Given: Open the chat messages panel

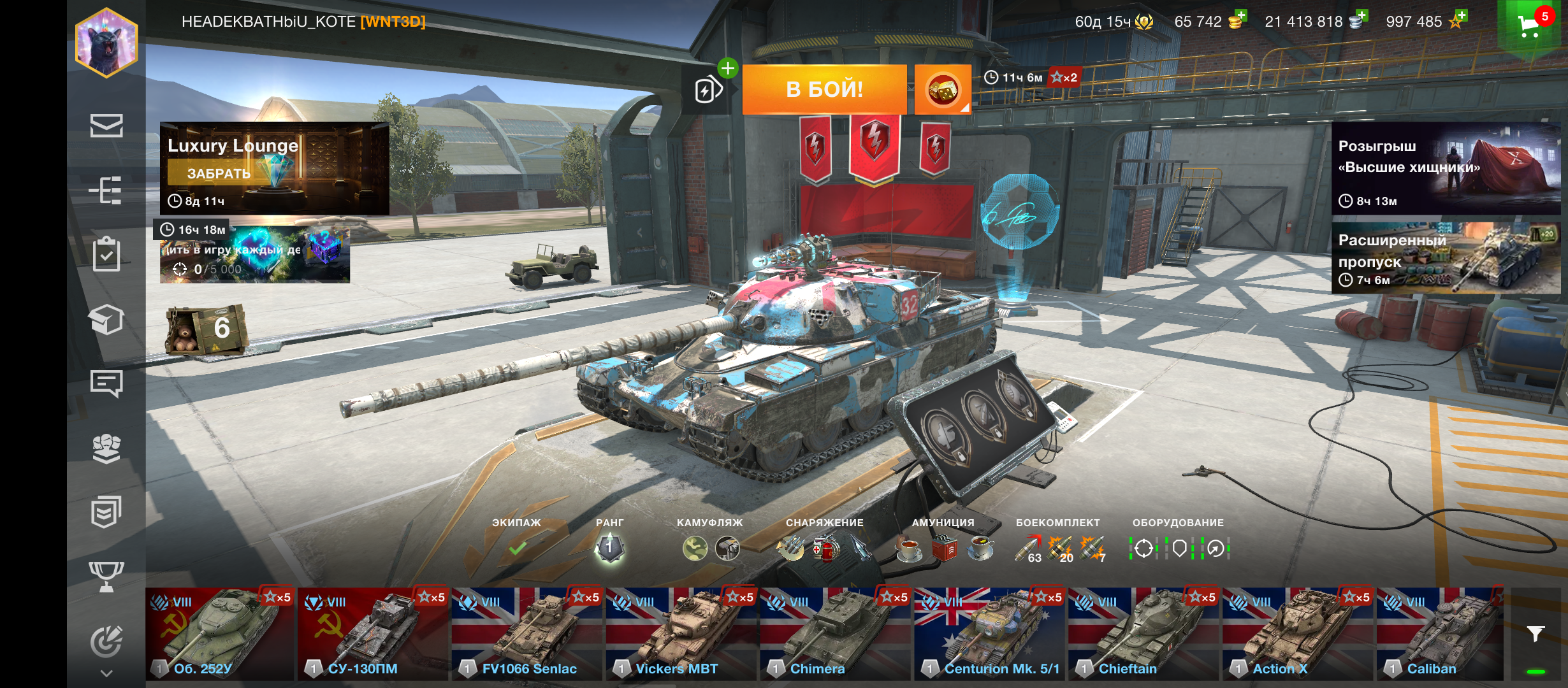Looking at the screenshot, I should click(x=106, y=383).
